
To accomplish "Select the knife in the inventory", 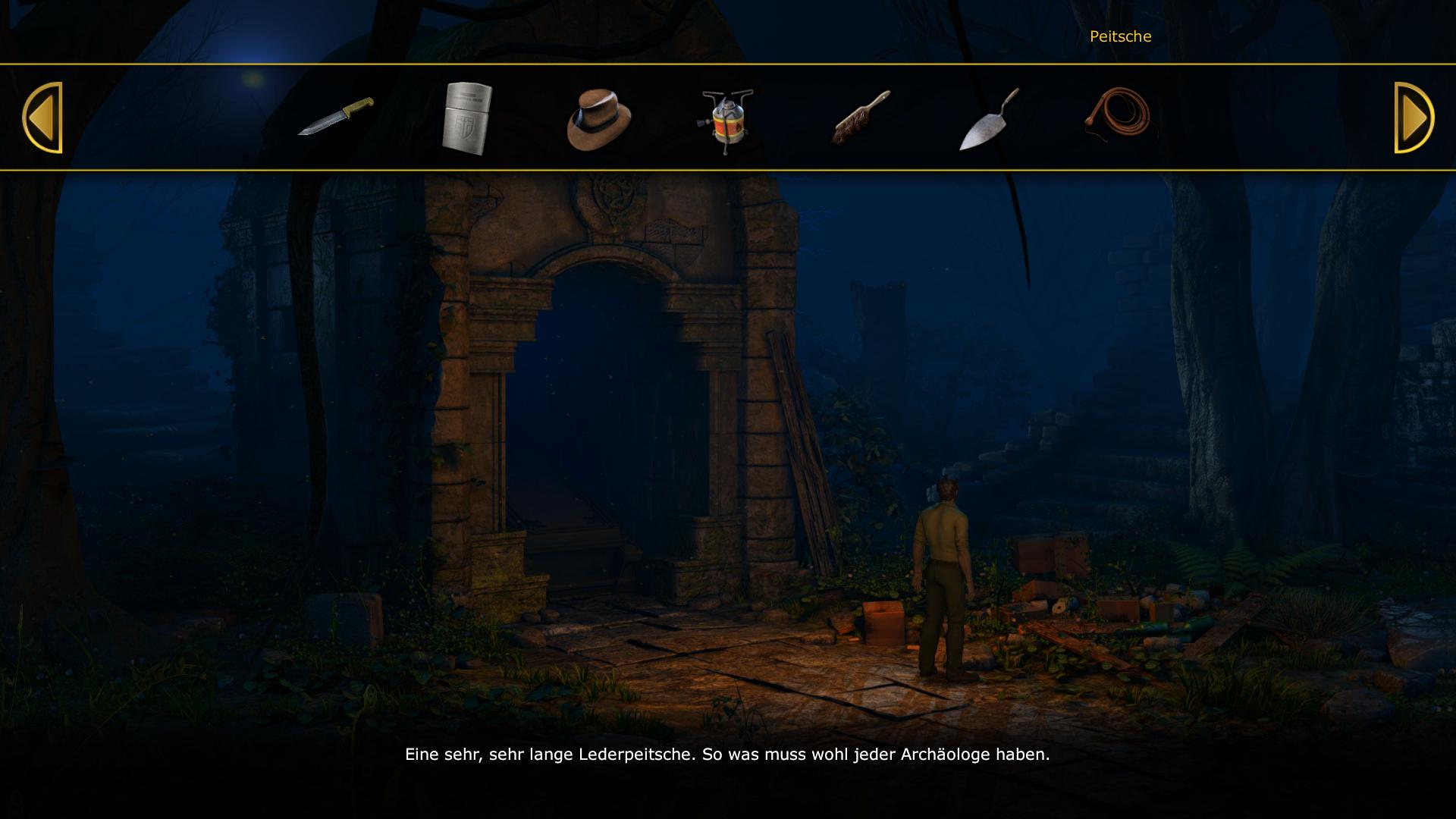I will [x=336, y=117].
